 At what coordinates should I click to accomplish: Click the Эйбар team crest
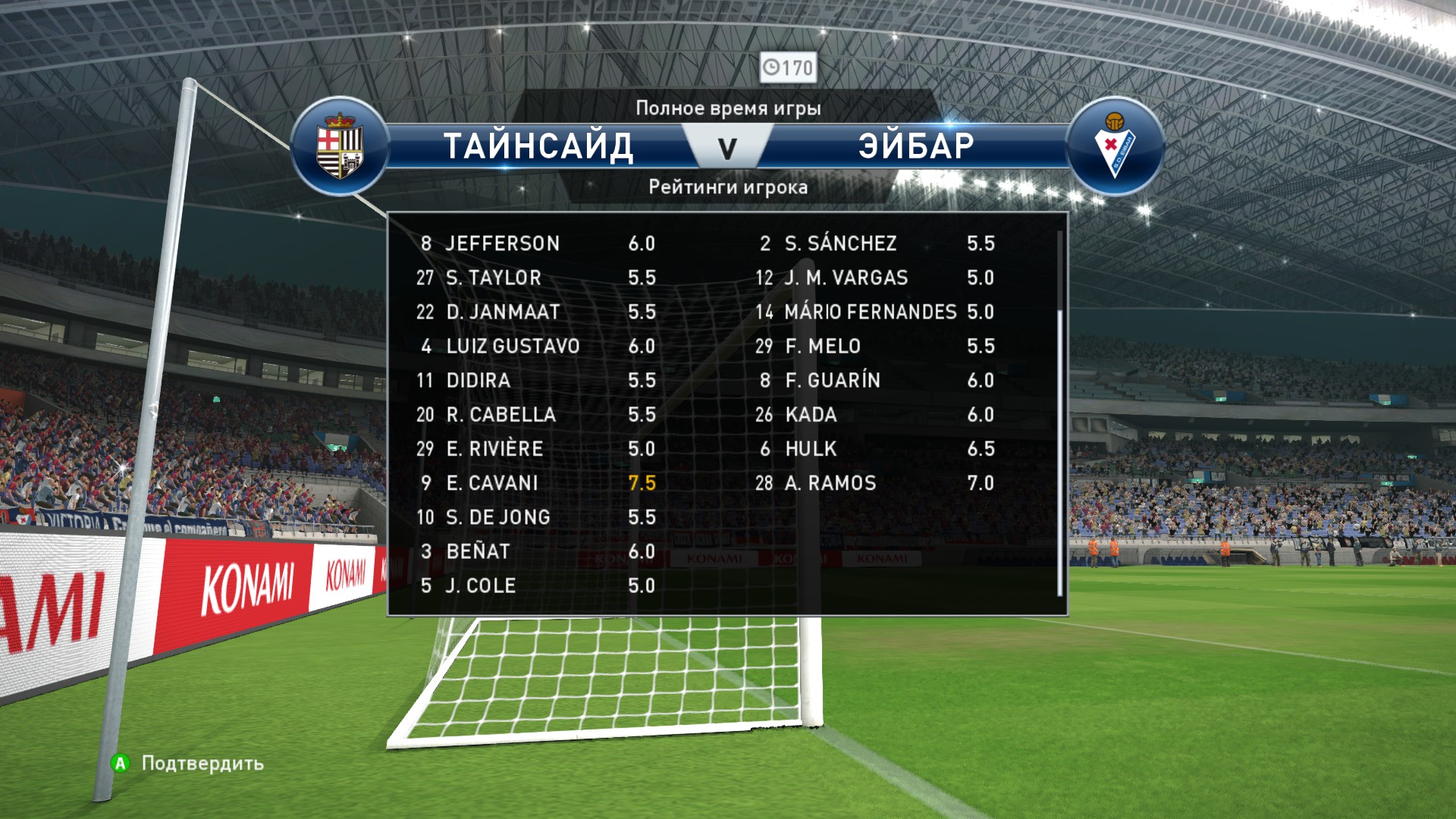click(x=1114, y=146)
